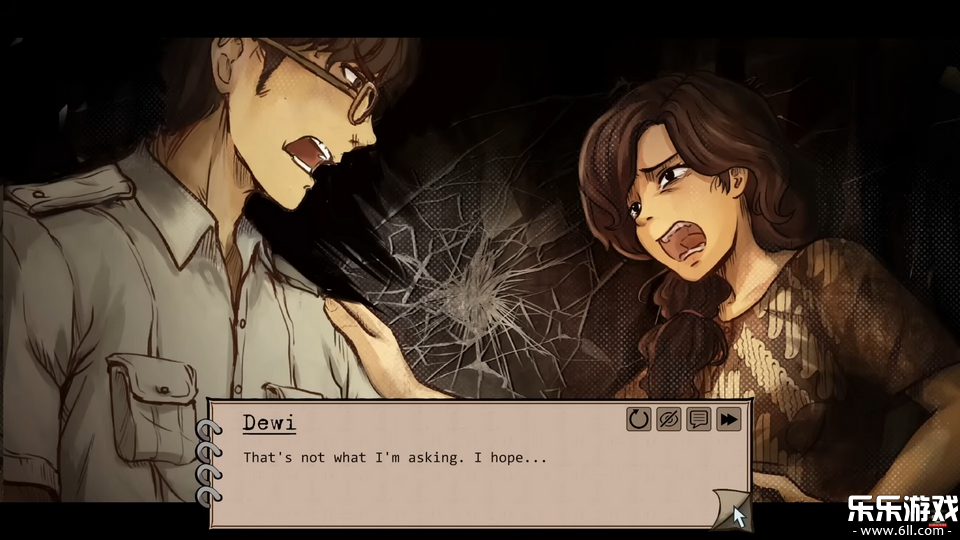Hide the dialogue box with the crossed-eye icon
This screenshot has height=540, width=960.
(x=669, y=419)
